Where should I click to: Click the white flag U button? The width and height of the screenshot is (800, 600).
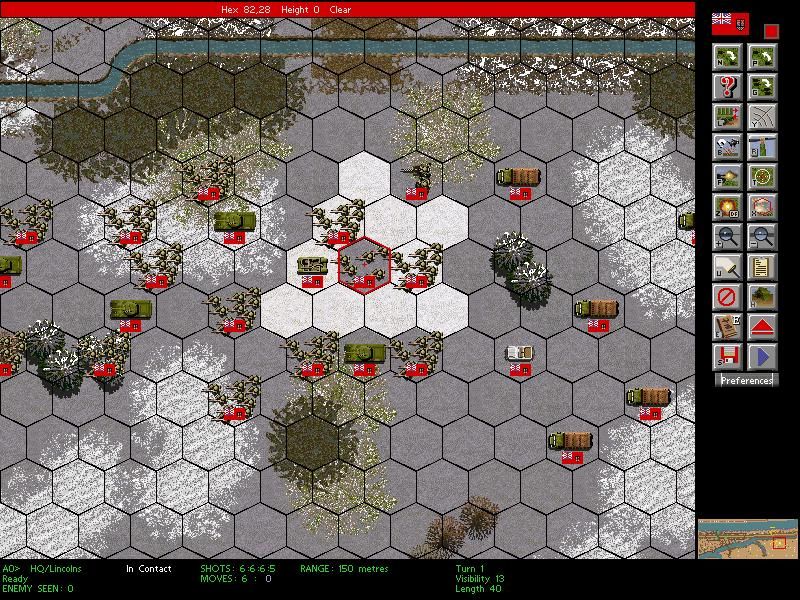click(x=727, y=267)
